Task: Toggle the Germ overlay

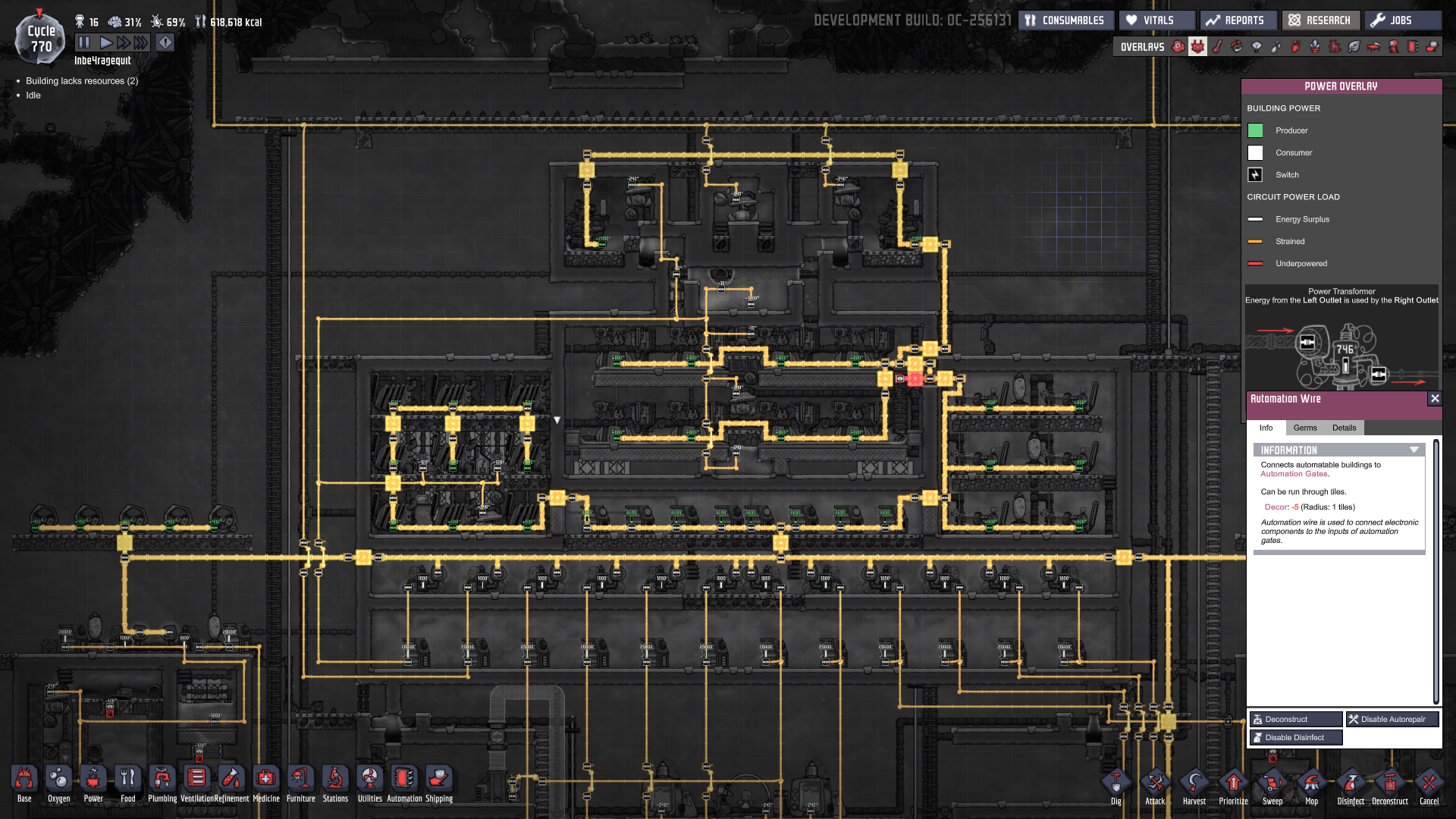Action: (x=1333, y=47)
